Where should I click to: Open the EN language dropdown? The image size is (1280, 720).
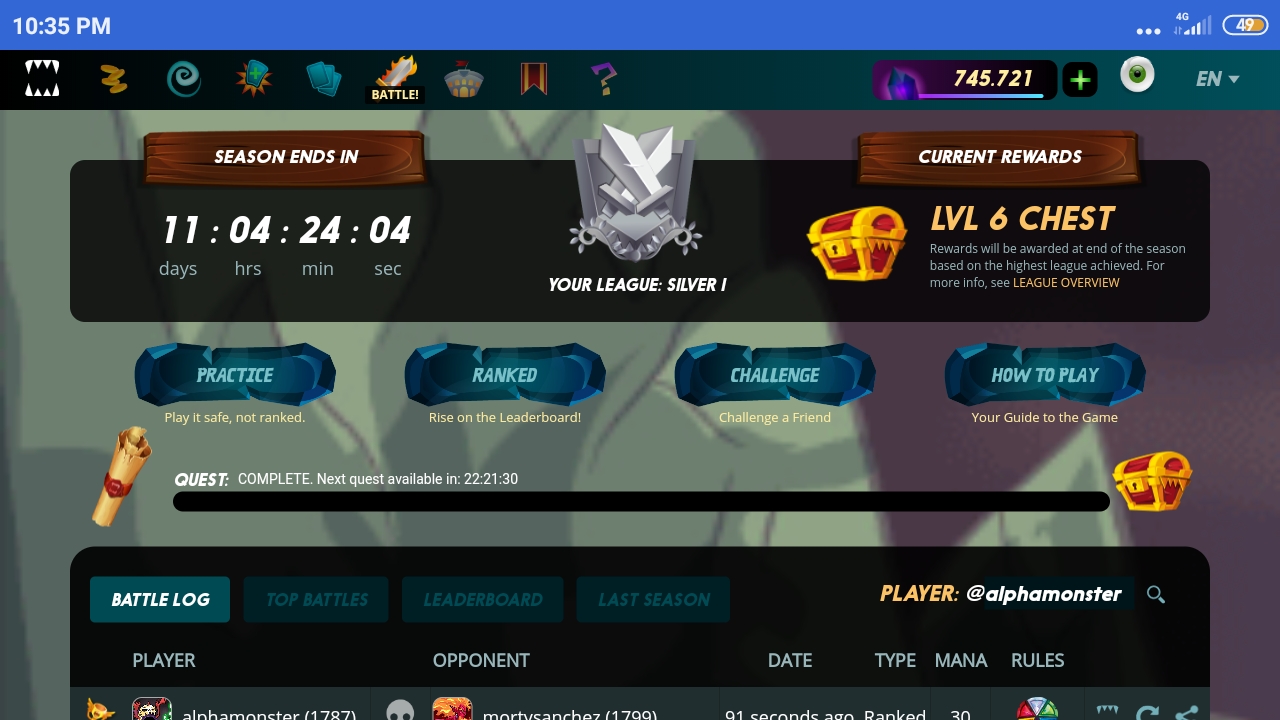[x=1217, y=79]
